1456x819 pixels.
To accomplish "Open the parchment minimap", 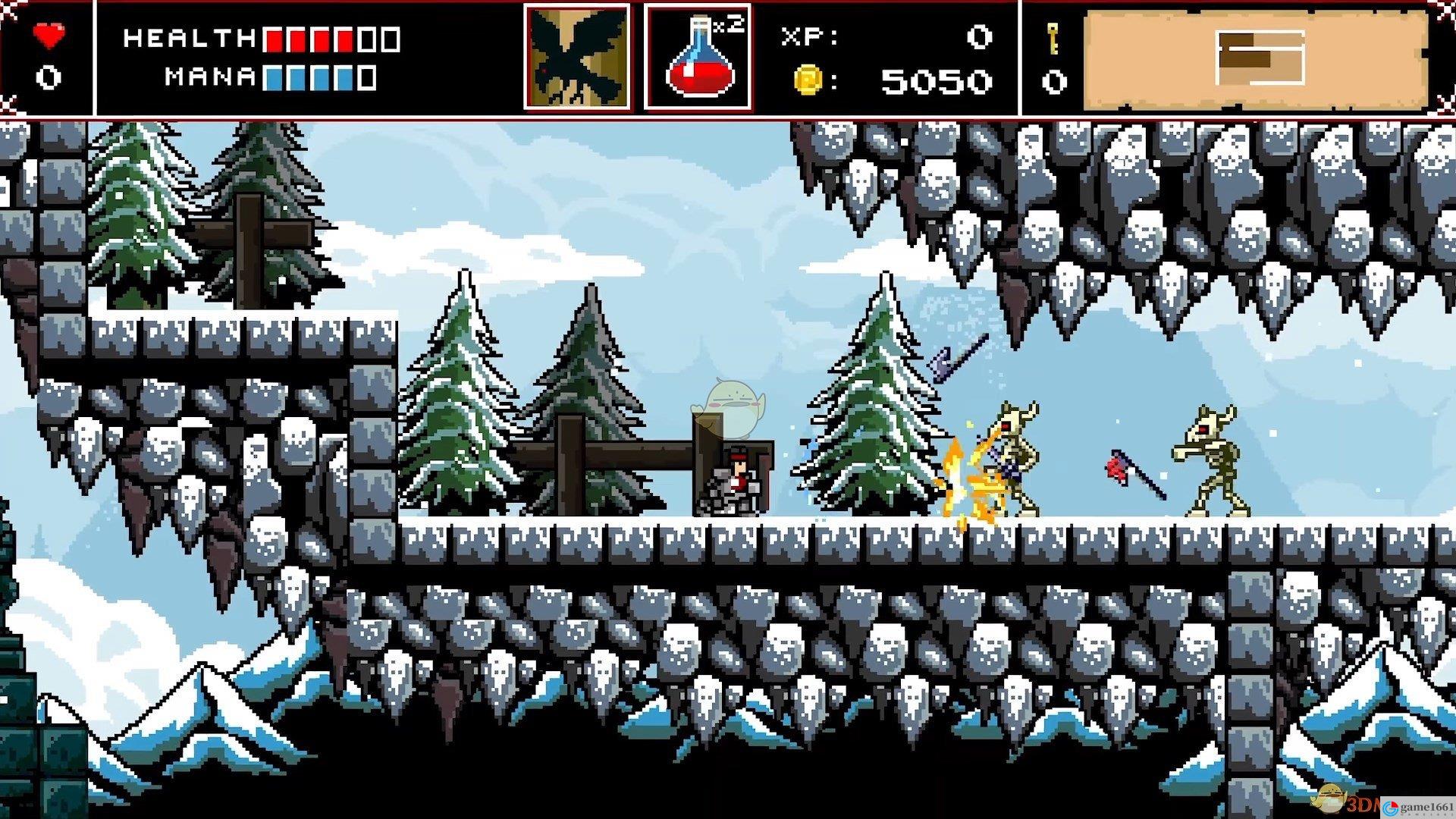I will point(1256,58).
